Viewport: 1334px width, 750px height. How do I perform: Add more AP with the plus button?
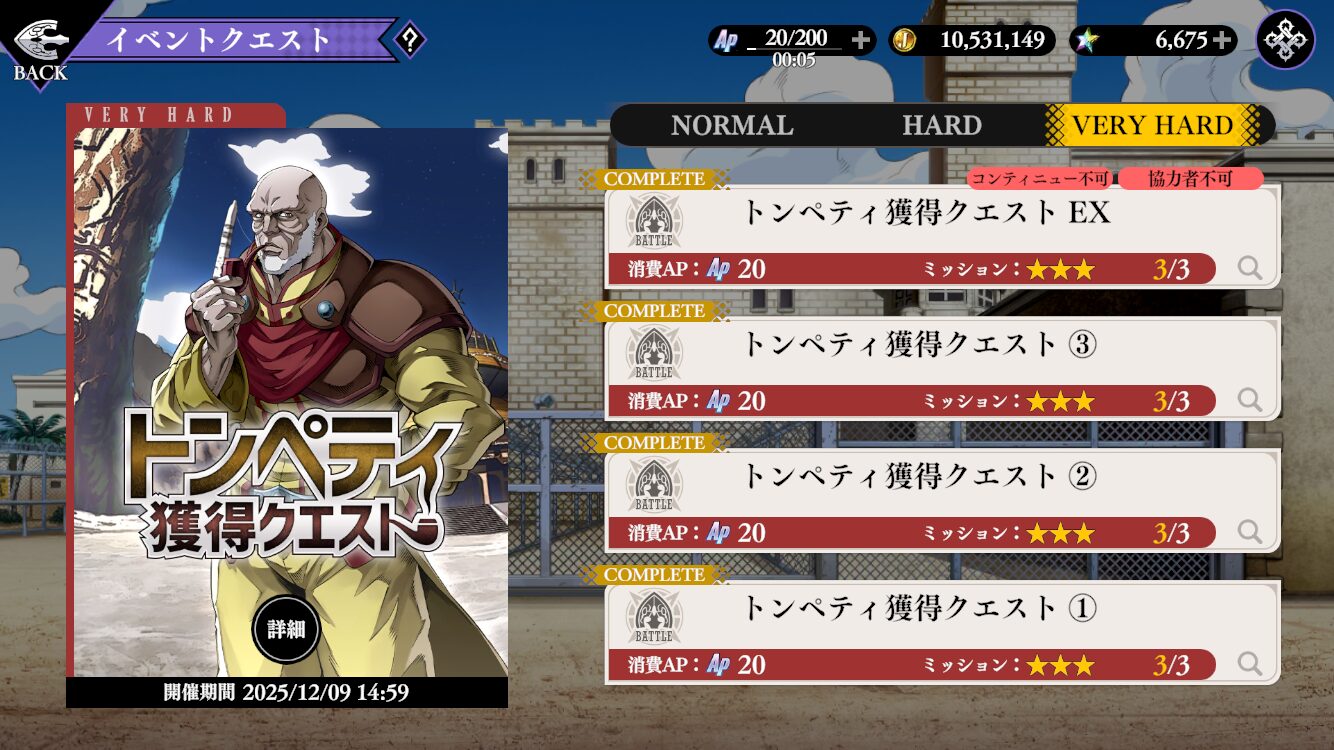(860, 40)
